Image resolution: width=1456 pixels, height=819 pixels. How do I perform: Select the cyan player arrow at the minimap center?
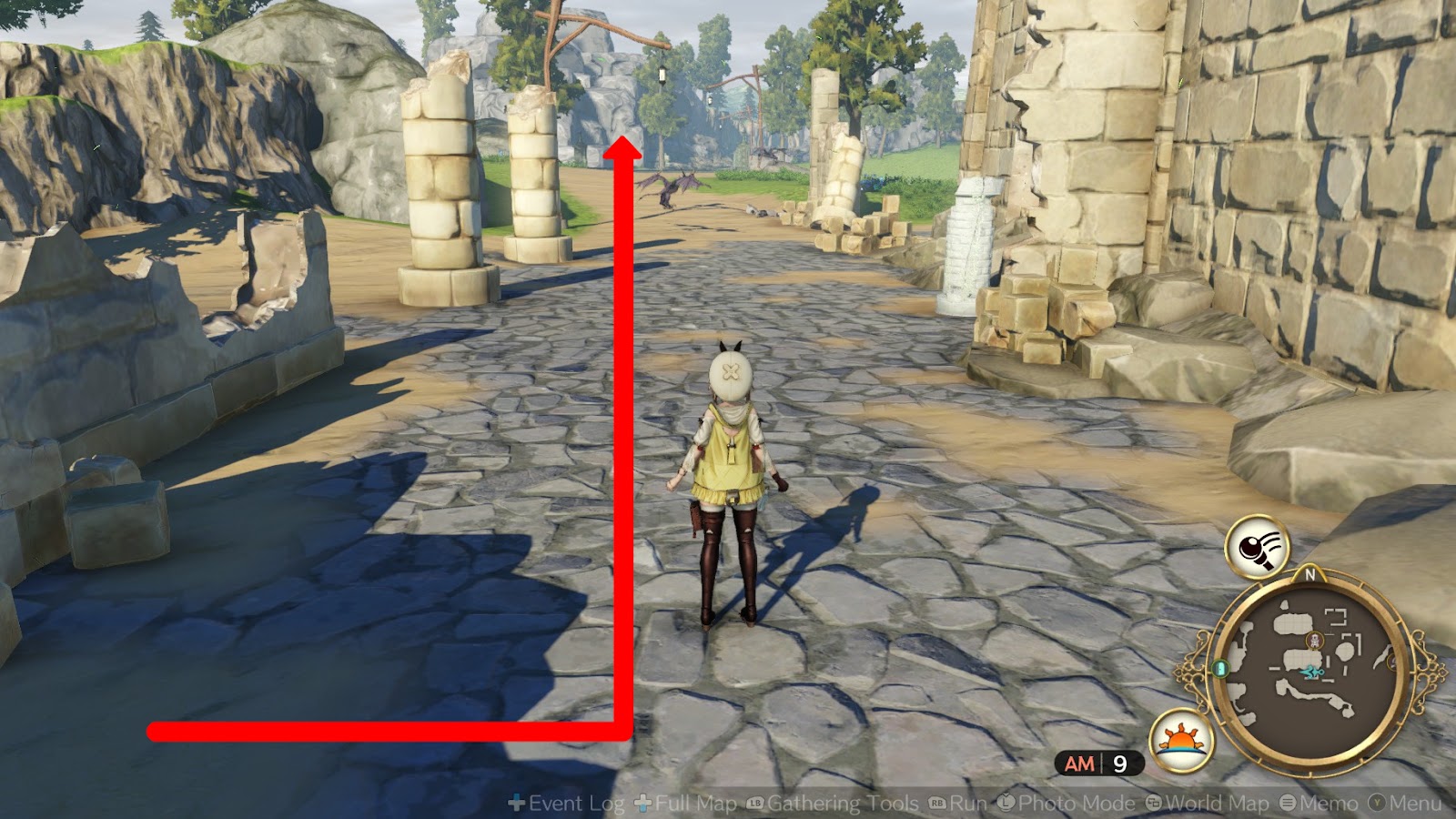[1313, 672]
